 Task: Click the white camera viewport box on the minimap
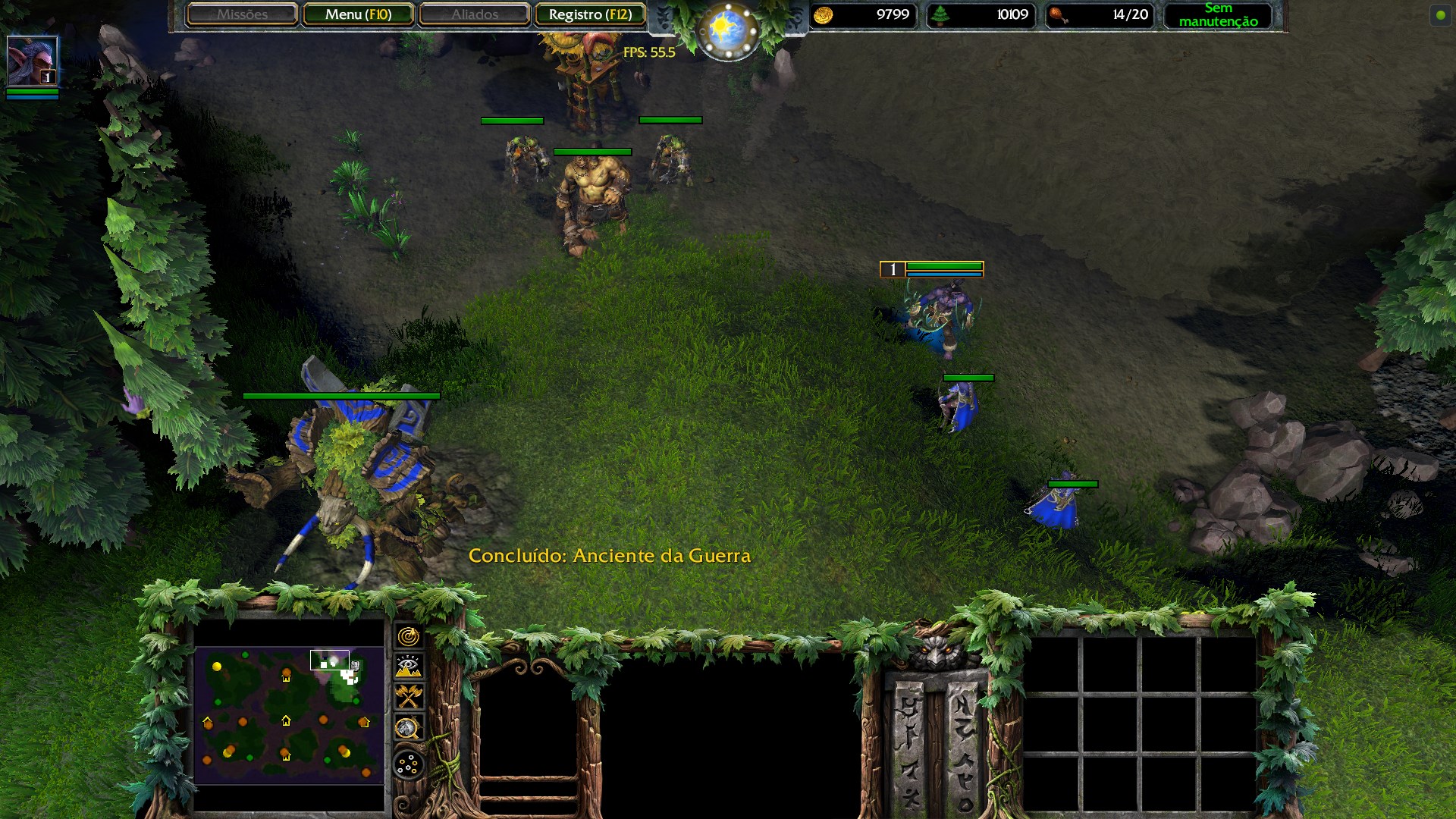tap(330, 661)
